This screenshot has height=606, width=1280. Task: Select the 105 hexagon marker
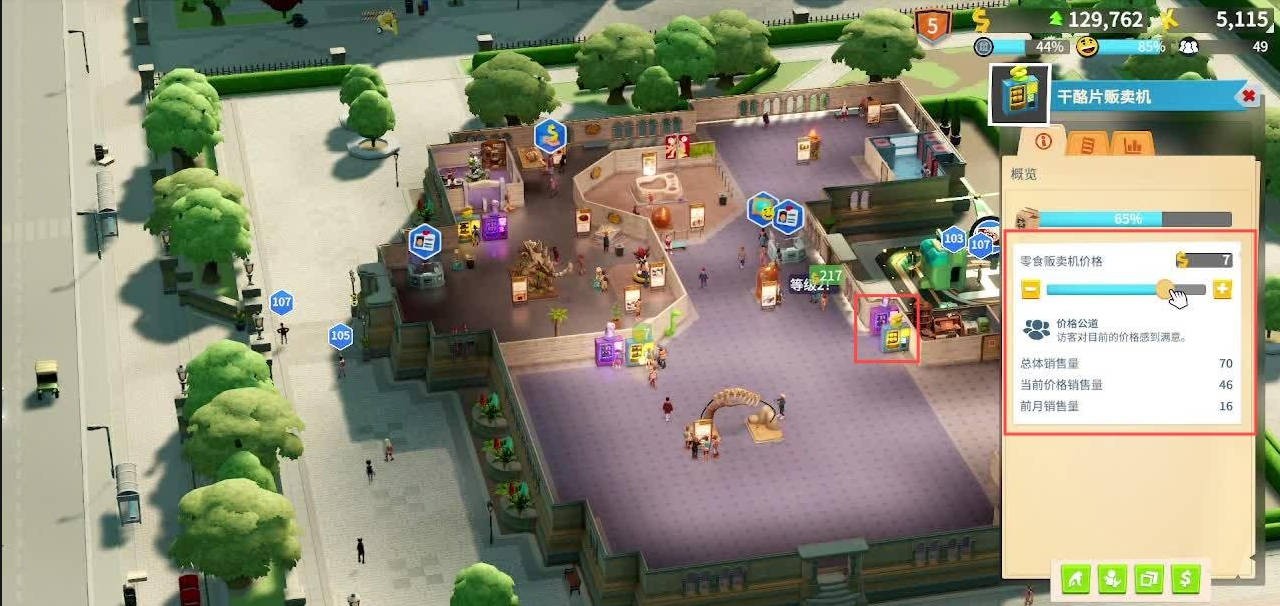[341, 336]
